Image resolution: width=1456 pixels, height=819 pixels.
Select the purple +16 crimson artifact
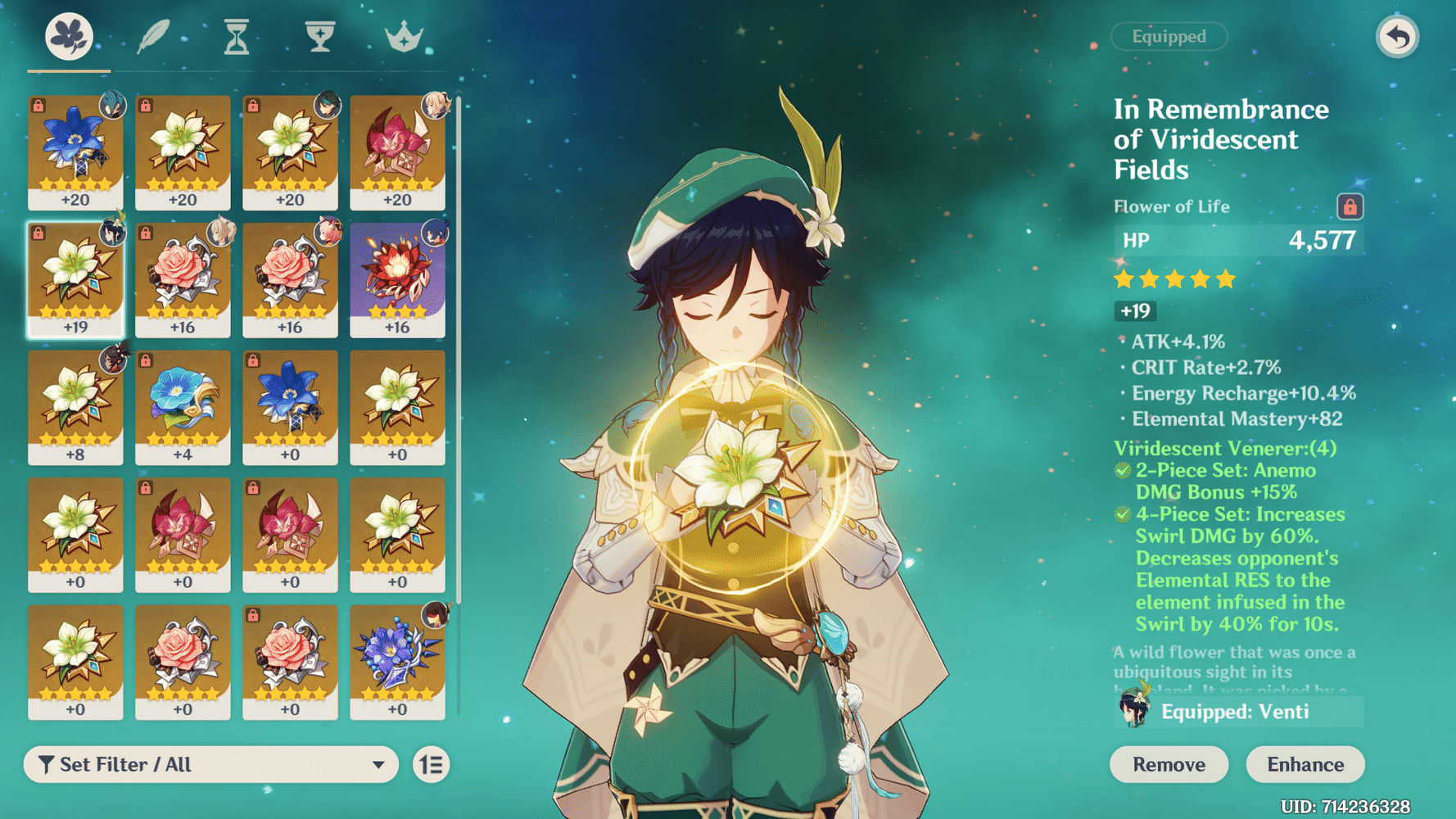[397, 278]
